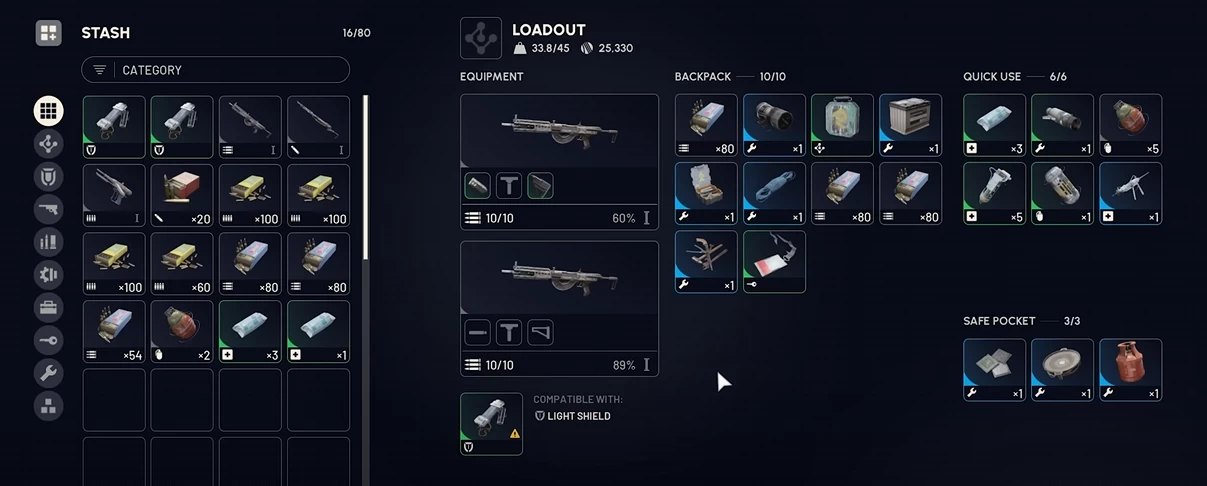Screen dimensions: 1207x486
Task: Click the stash icon button beside Stash title
Action: tap(48, 33)
